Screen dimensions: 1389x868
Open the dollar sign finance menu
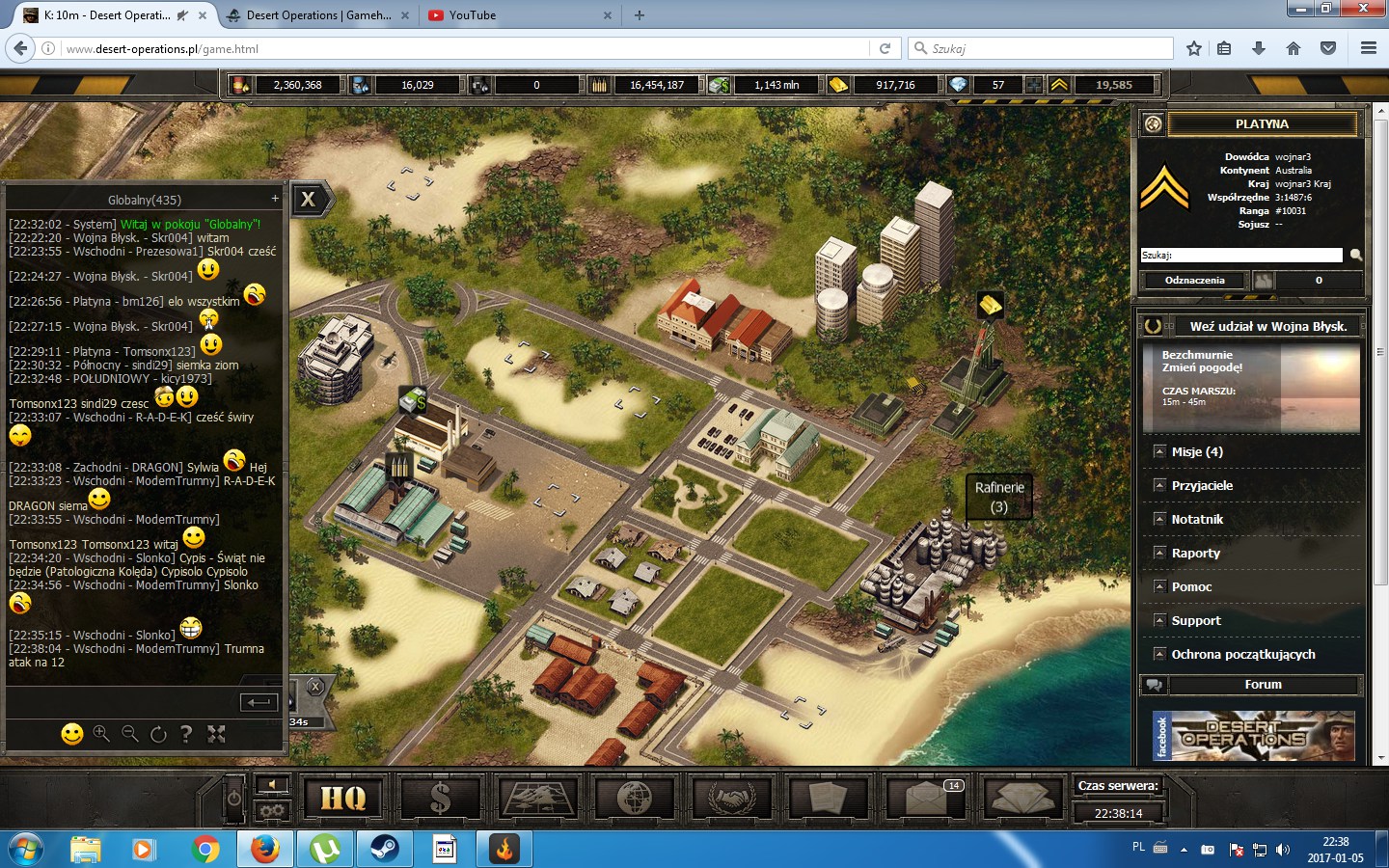[x=440, y=798]
